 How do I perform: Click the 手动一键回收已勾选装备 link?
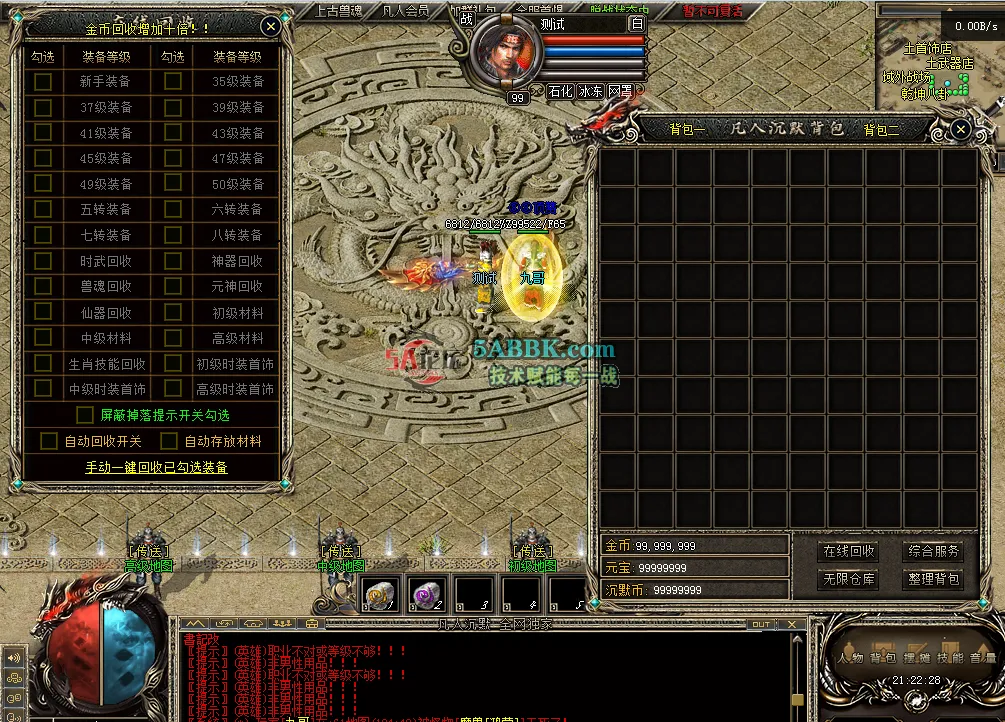(156, 467)
